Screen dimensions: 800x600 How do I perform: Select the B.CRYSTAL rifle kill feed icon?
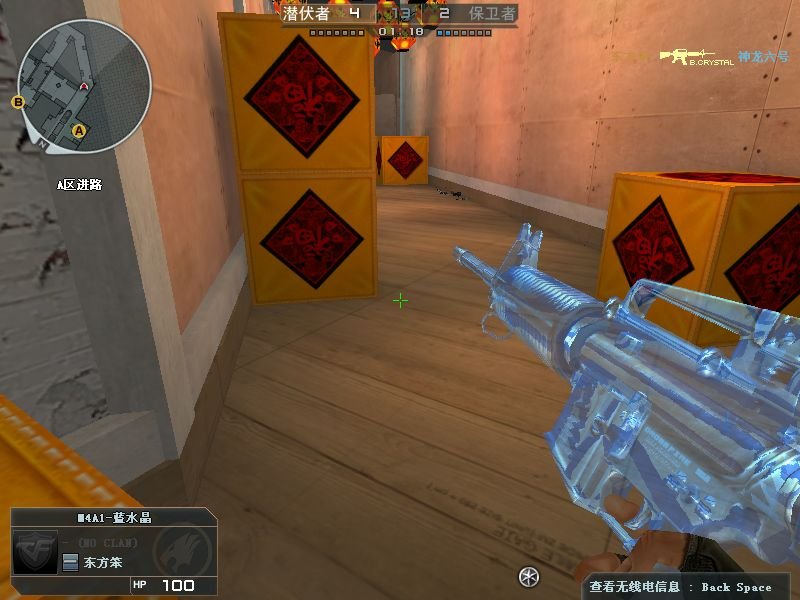[696, 55]
